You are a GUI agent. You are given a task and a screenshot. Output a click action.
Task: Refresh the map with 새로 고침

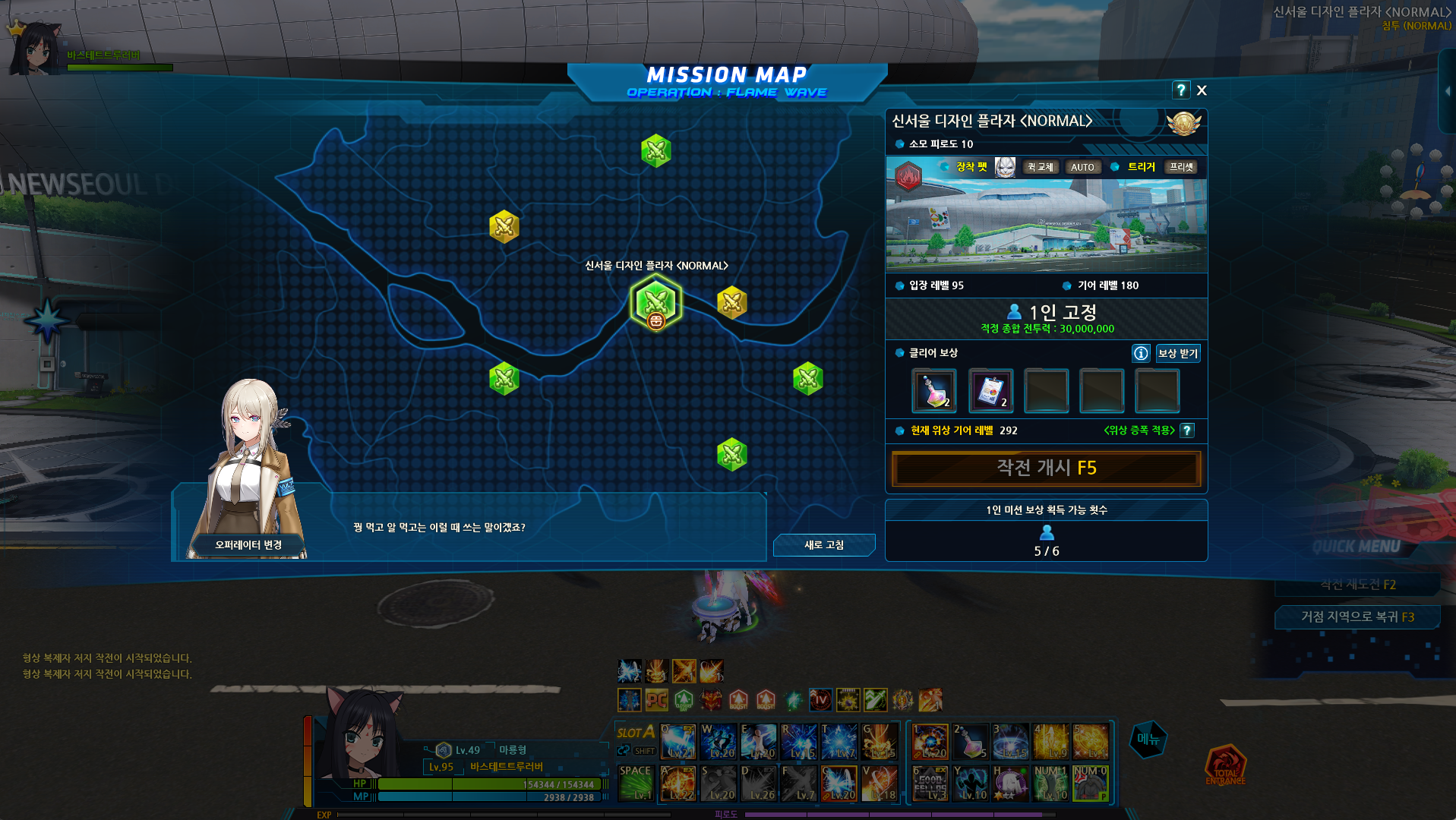(823, 545)
